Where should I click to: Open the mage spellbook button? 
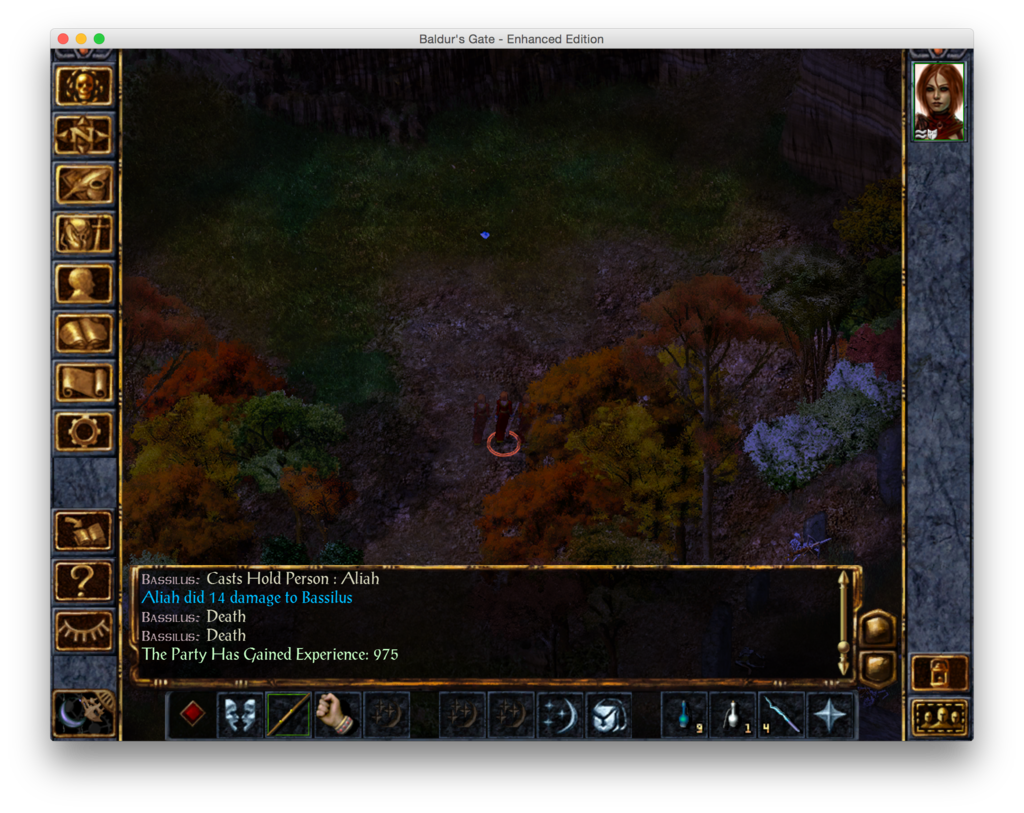coord(84,332)
